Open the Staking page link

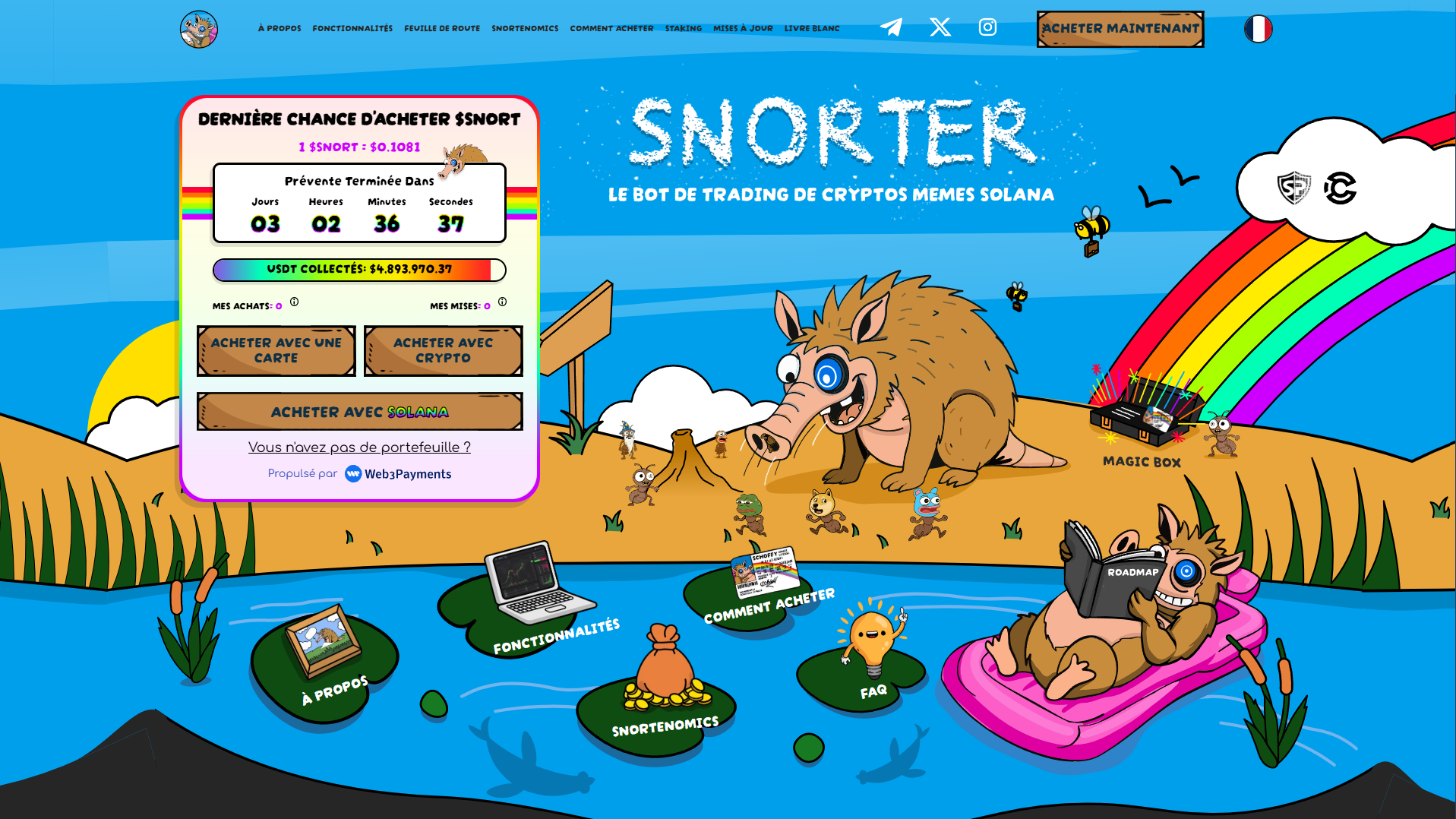[x=684, y=29]
